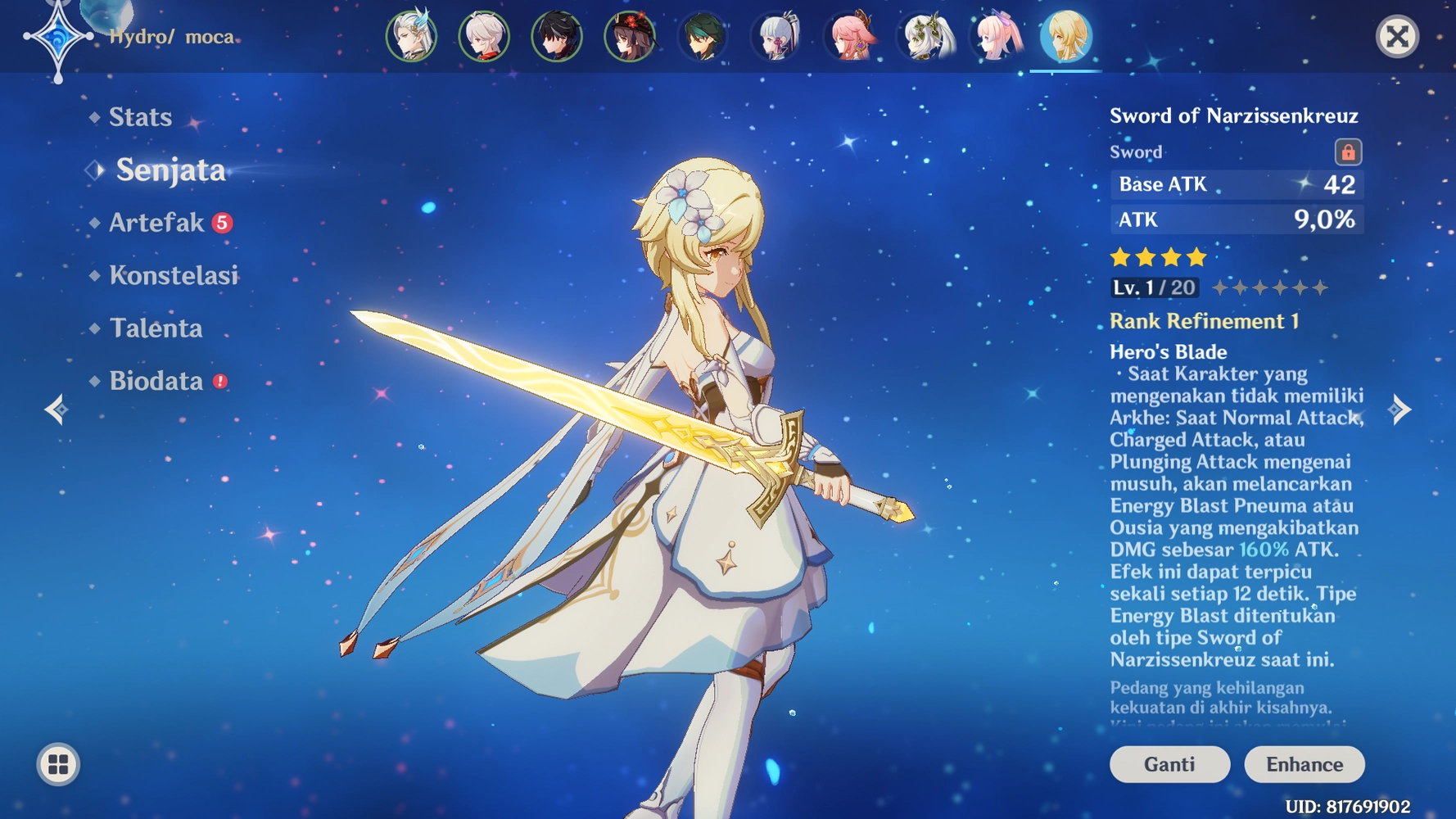The width and height of the screenshot is (1456, 819).
Task: Open the Stats section
Action: [140, 117]
